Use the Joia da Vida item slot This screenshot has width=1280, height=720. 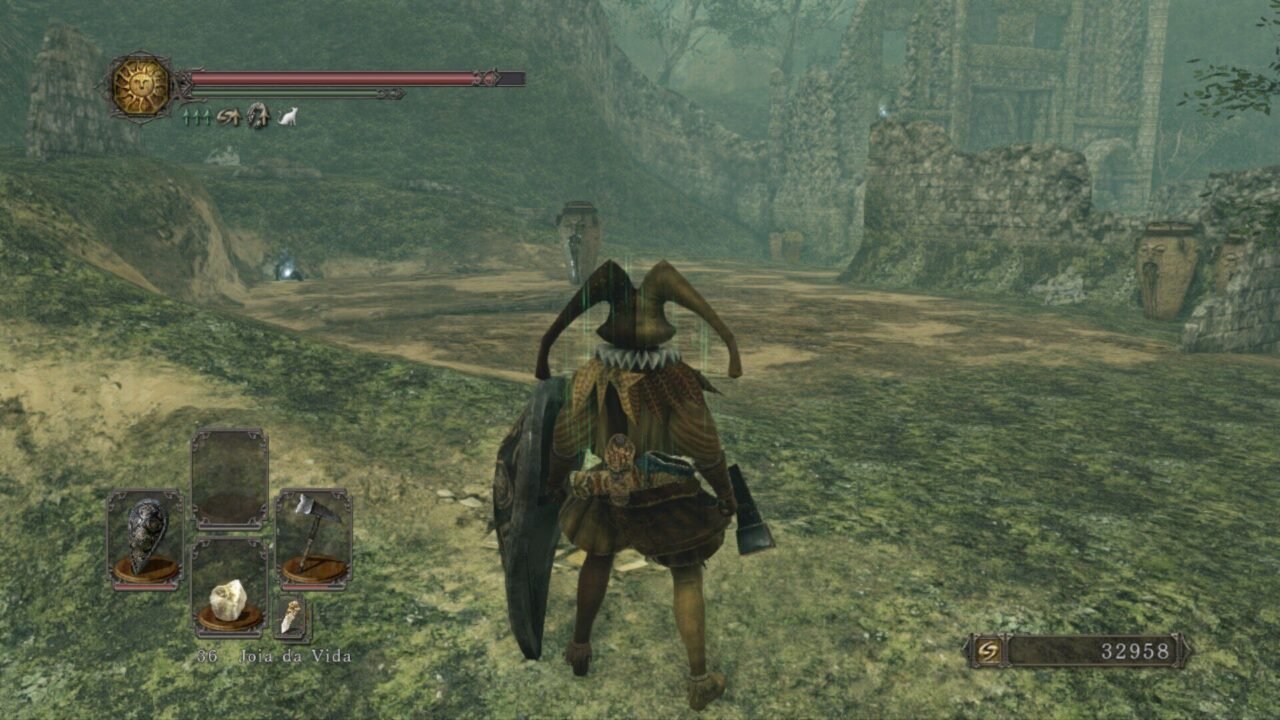point(229,589)
